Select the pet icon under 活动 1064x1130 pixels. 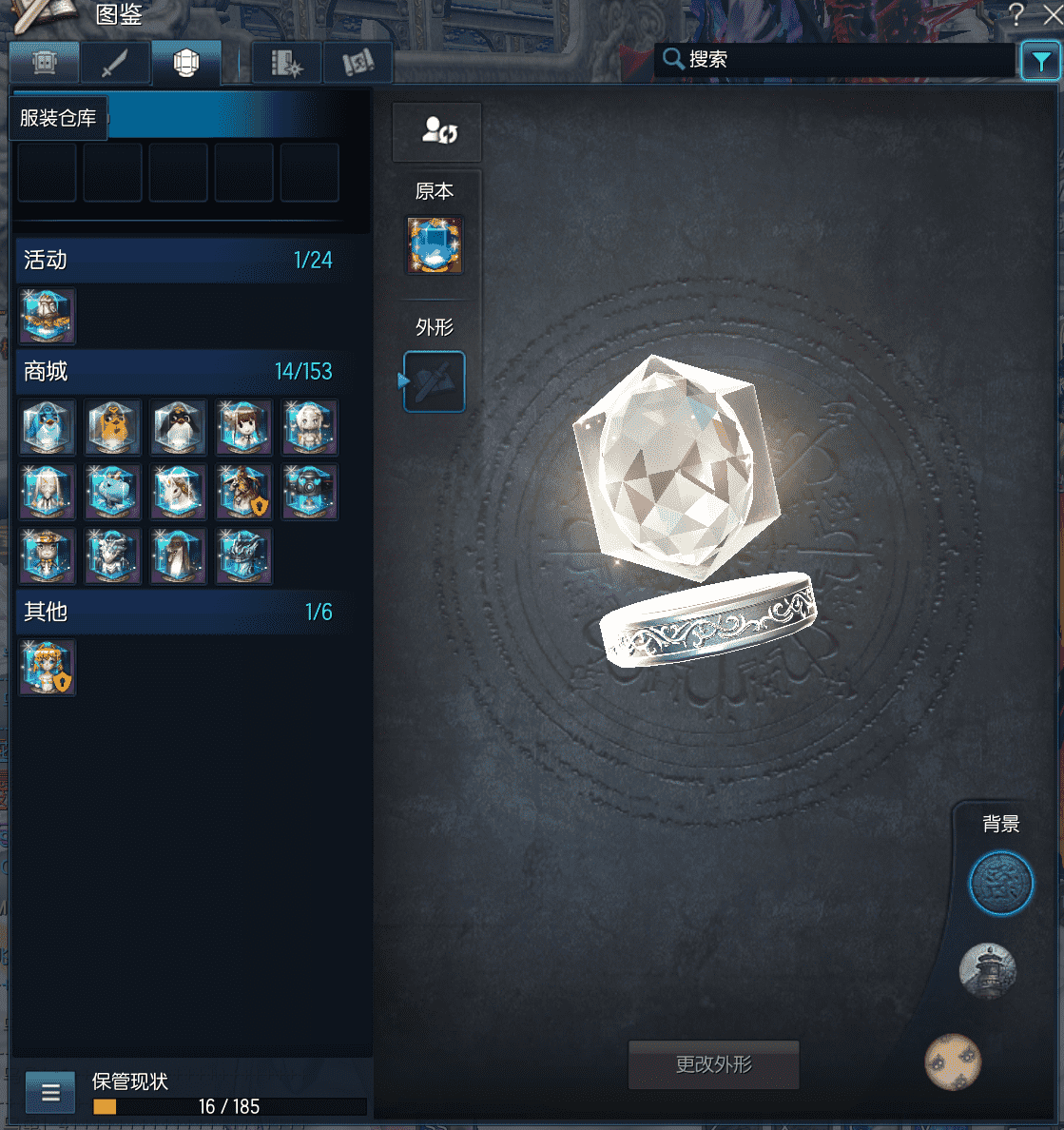pos(48,317)
